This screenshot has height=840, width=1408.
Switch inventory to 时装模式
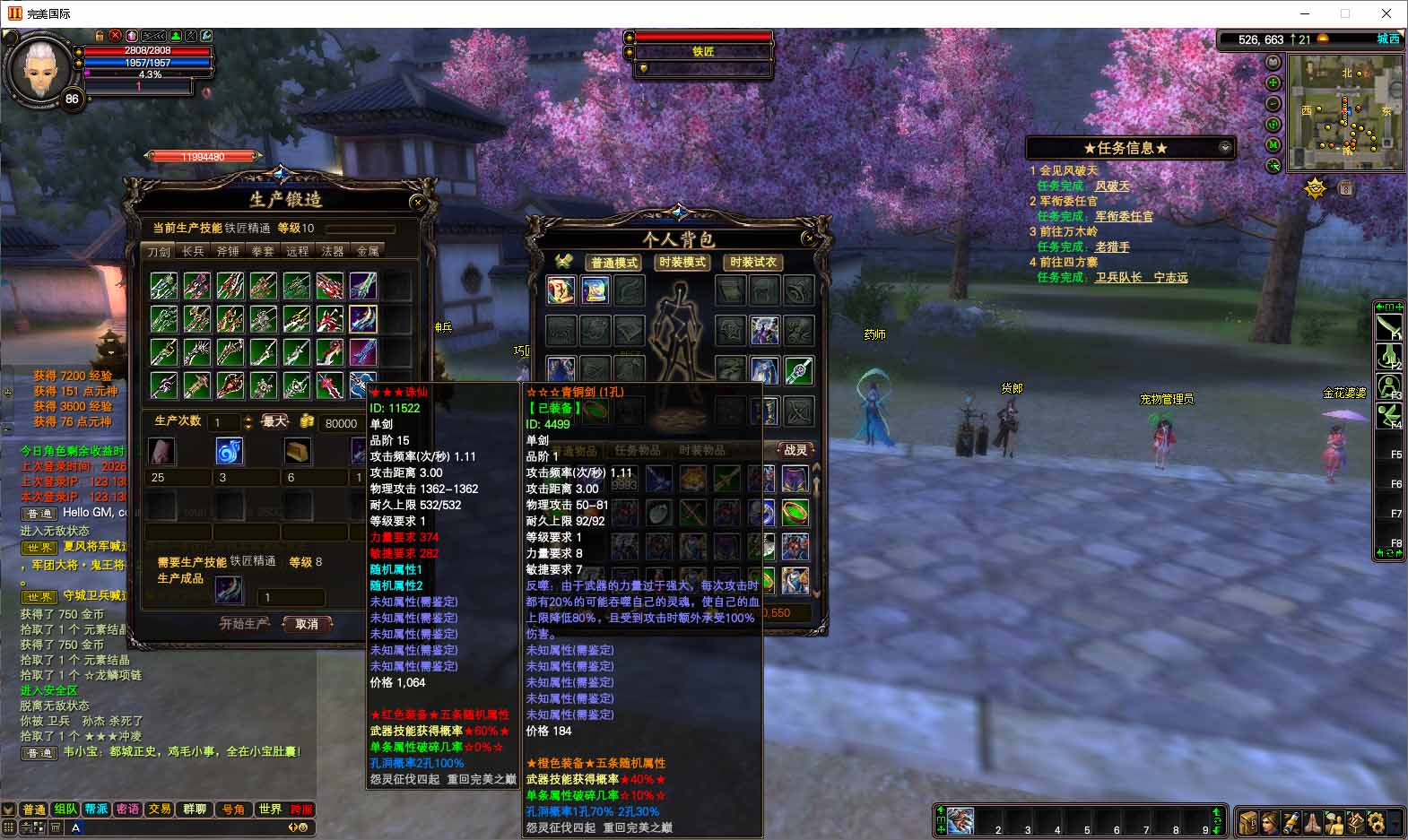coord(682,263)
